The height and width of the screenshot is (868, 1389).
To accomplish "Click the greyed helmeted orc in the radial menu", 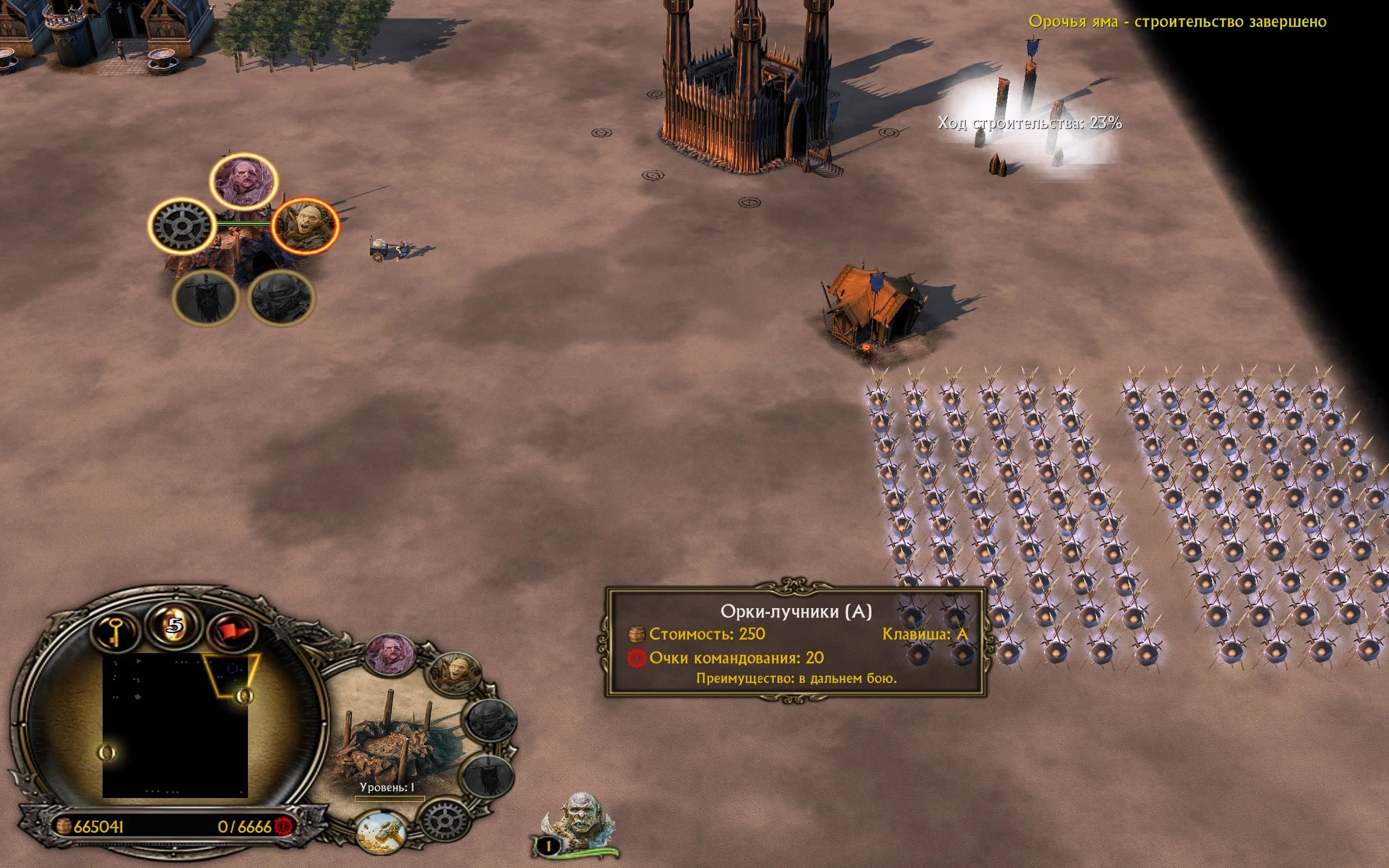I will click(281, 297).
